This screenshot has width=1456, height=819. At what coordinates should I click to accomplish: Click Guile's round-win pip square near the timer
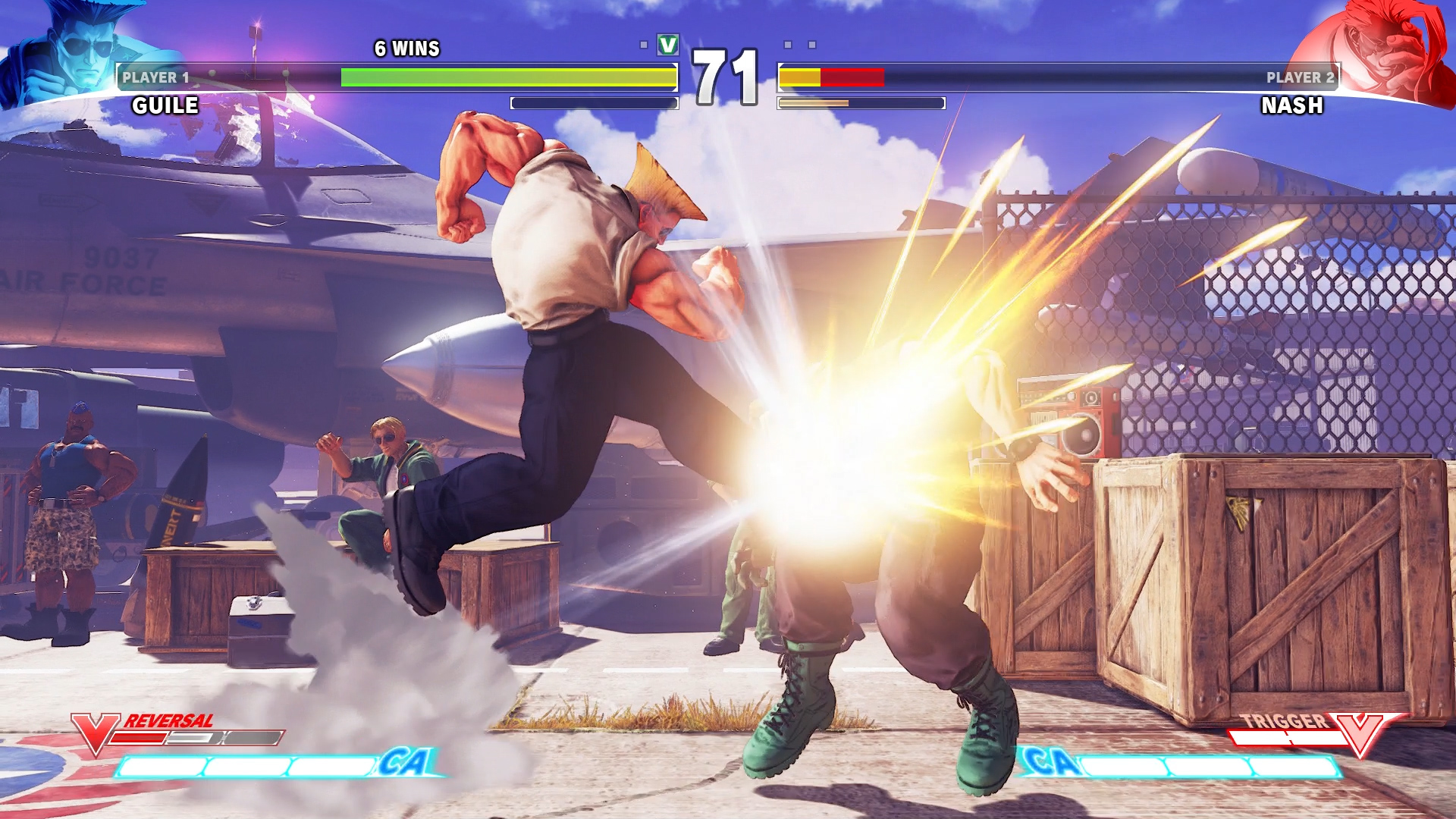[645, 45]
